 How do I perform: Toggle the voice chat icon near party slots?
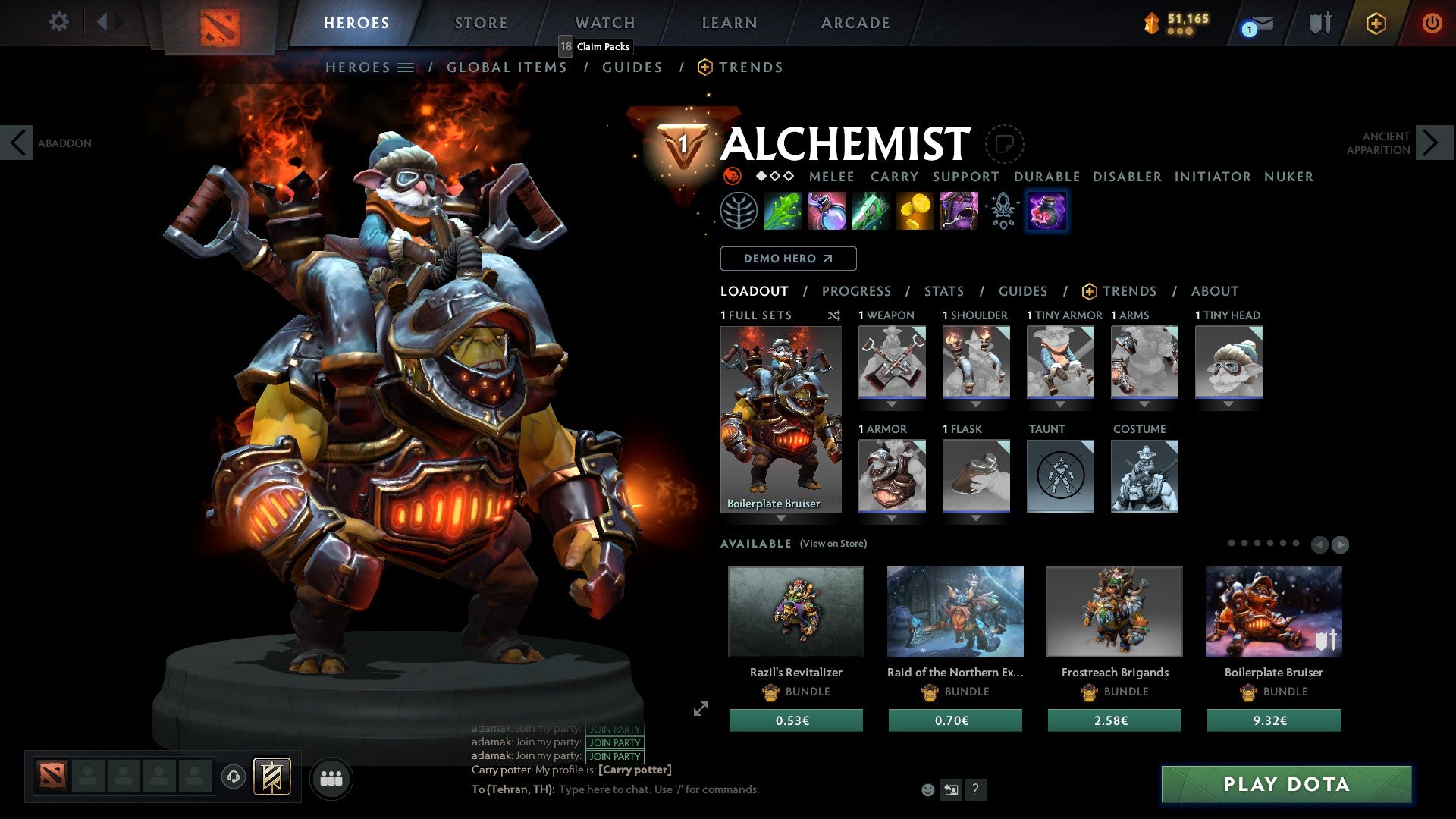(x=233, y=777)
